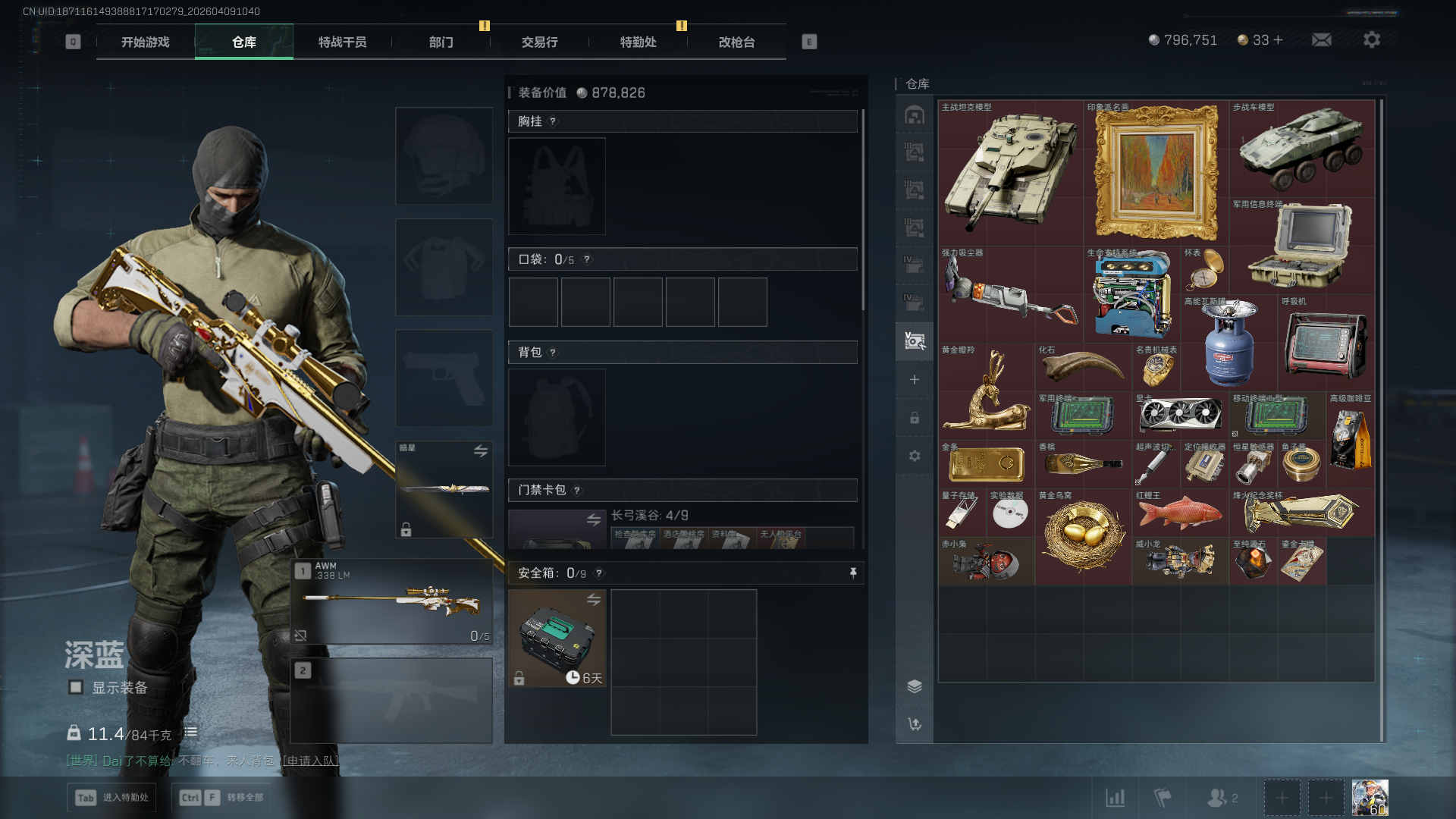Open the player avatar in bottom bar
The image size is (1456, 819).
(x=1370, y=798)
